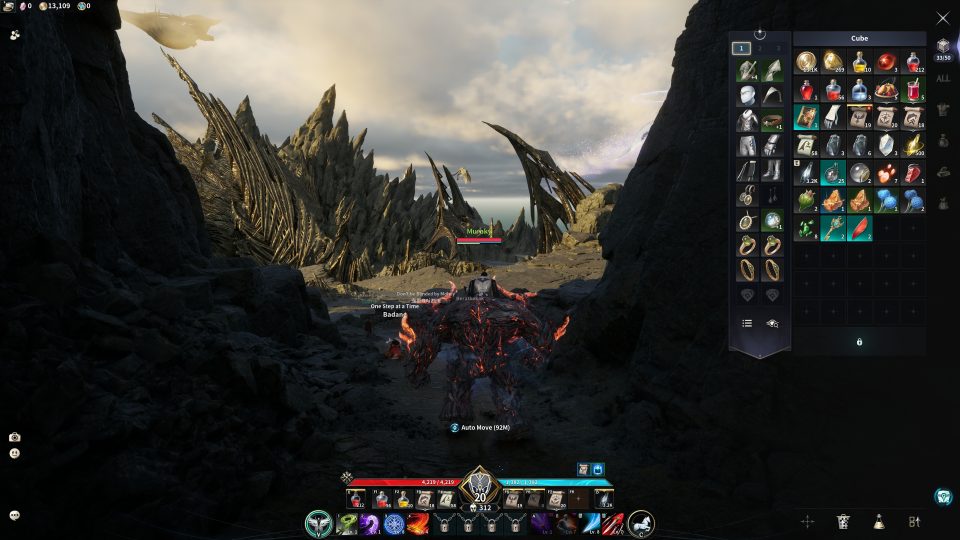Switch to equipment preset 1 tab

[741, 48]
